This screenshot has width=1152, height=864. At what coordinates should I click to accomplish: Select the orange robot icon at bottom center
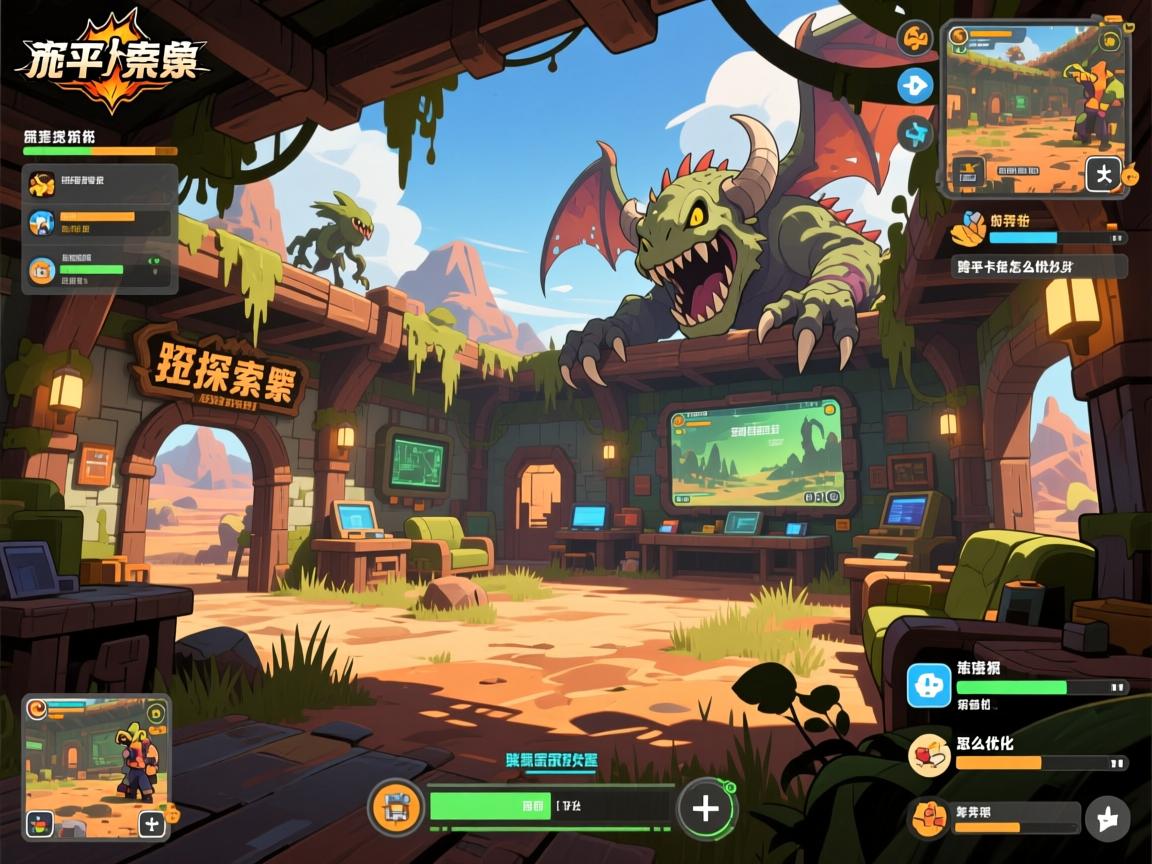pos(396,808)
